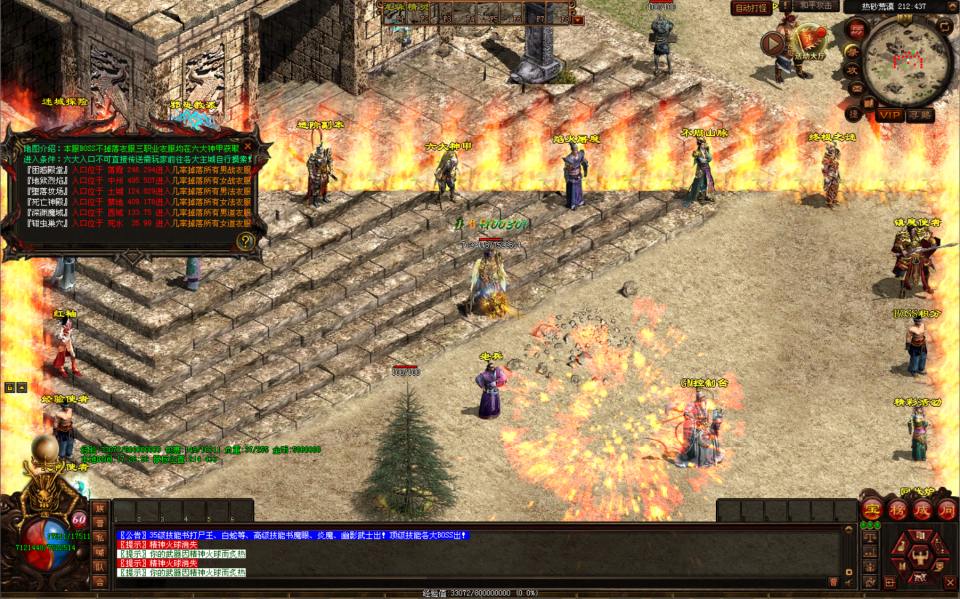Click the round play arrow button

[x=772, y=43]
